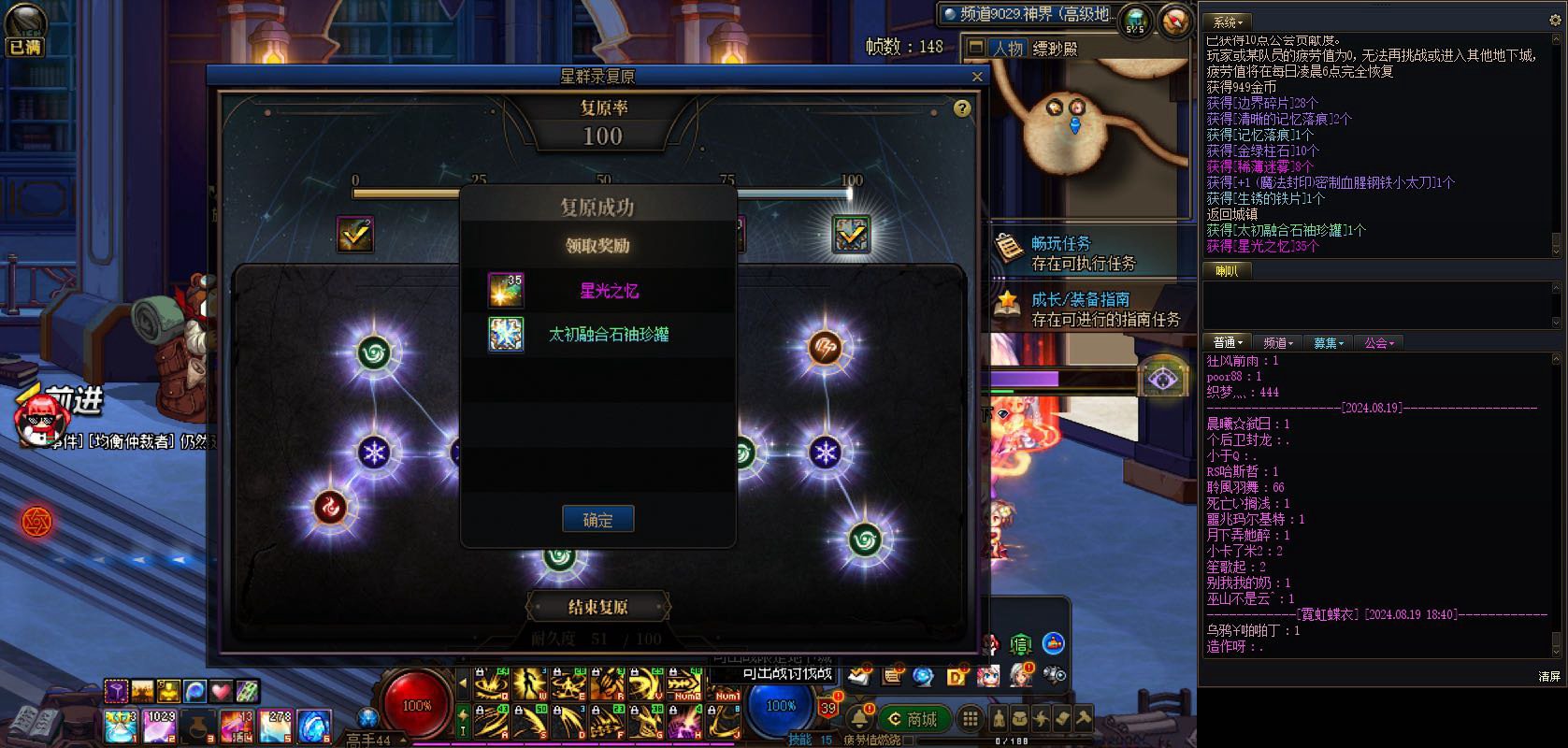Click the purple eye icon button
The image size is (1568, 748).
(1162, 379)
